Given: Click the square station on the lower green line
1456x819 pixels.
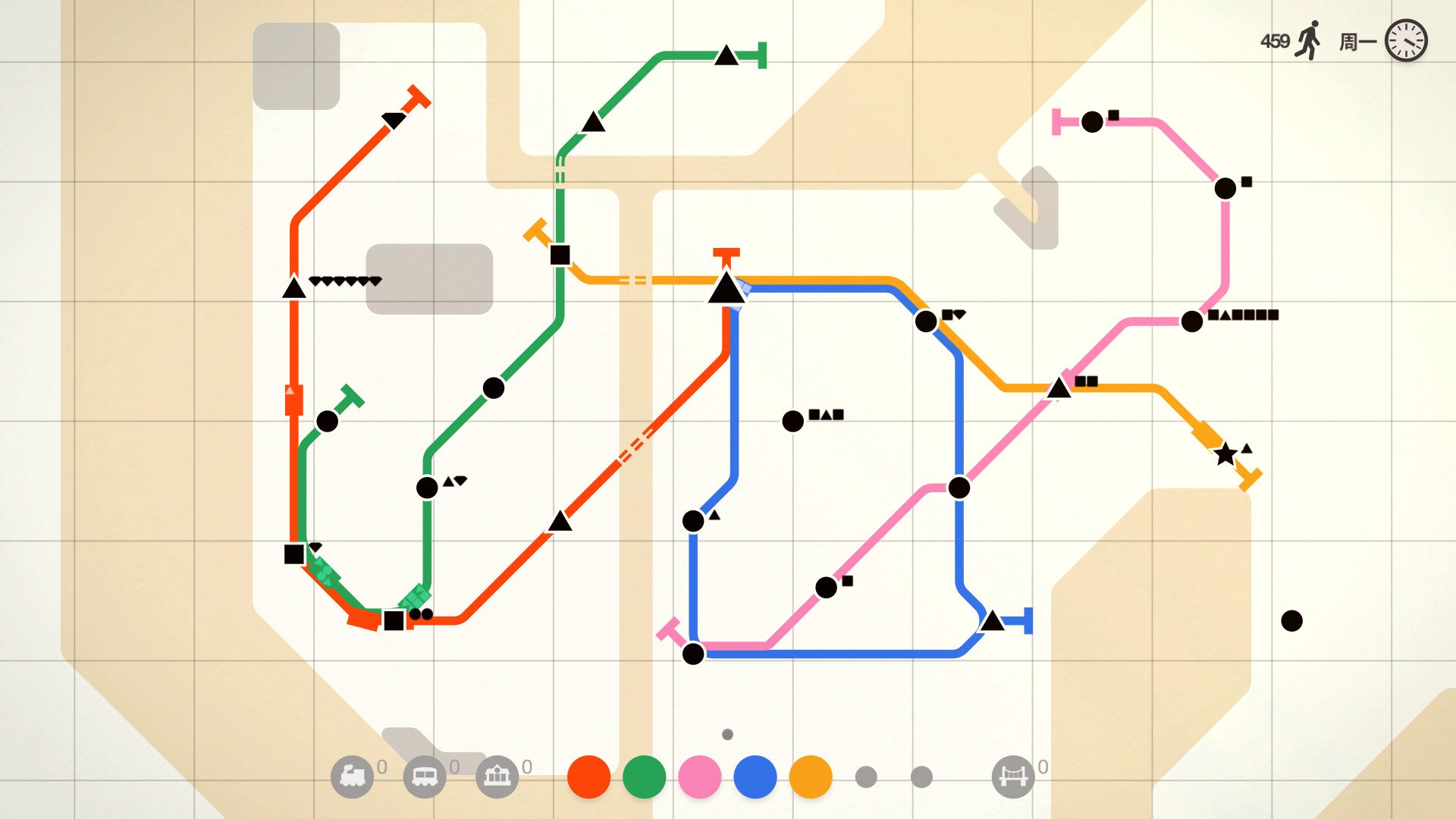Looking at the screenshot, I should click(x=394, y=621).
